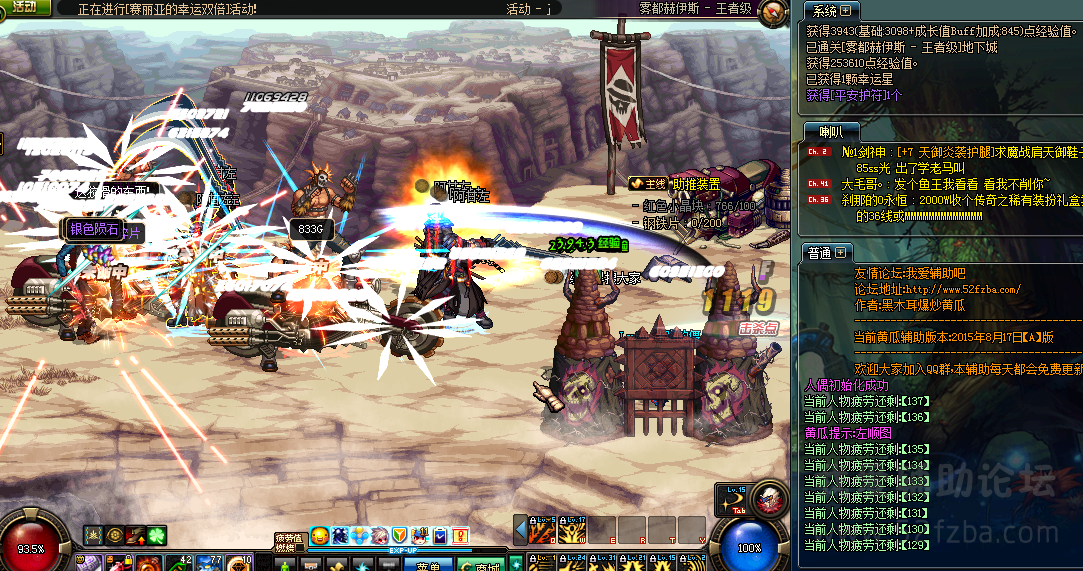The image size is (1083, 571).
Task: Click the round emblem top bar icon
Action: 771,13
